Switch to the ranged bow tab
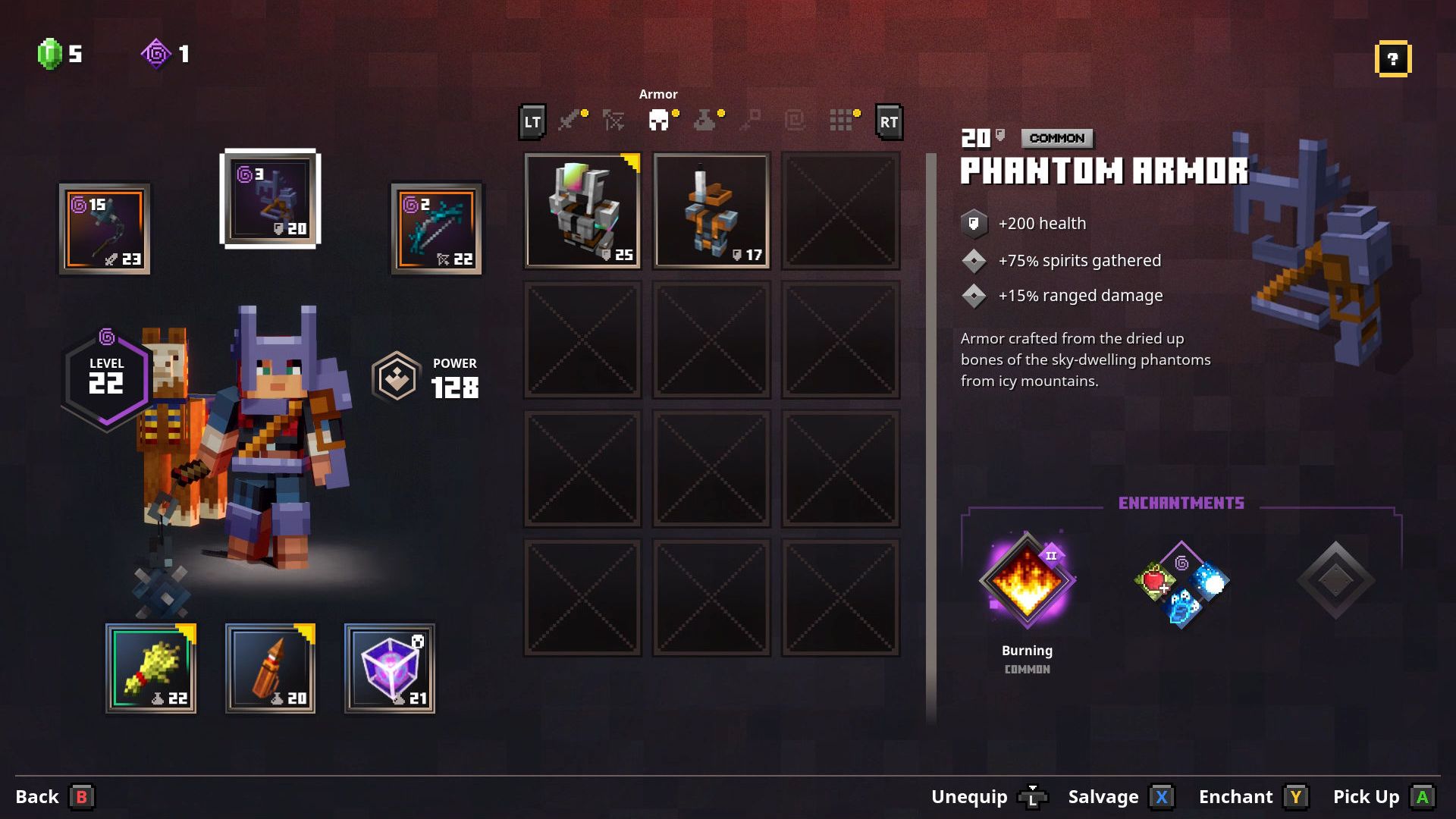1456x819 pixels. pyautogui.click(x=613, y=120)
